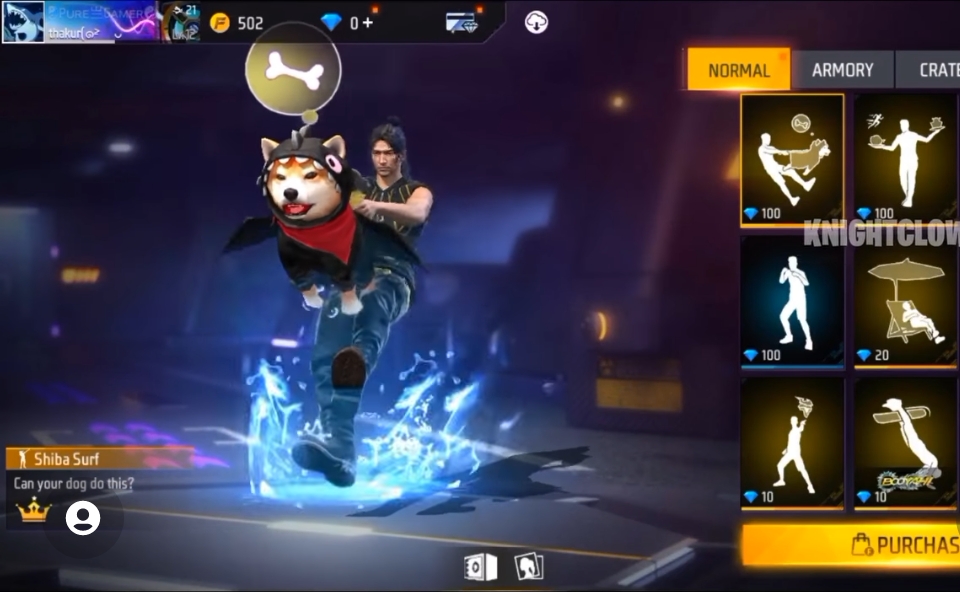Viewport: 960px width, 592px height.
Task: Click the white profile circle overlay icon
Action: (x=83, y=518)
